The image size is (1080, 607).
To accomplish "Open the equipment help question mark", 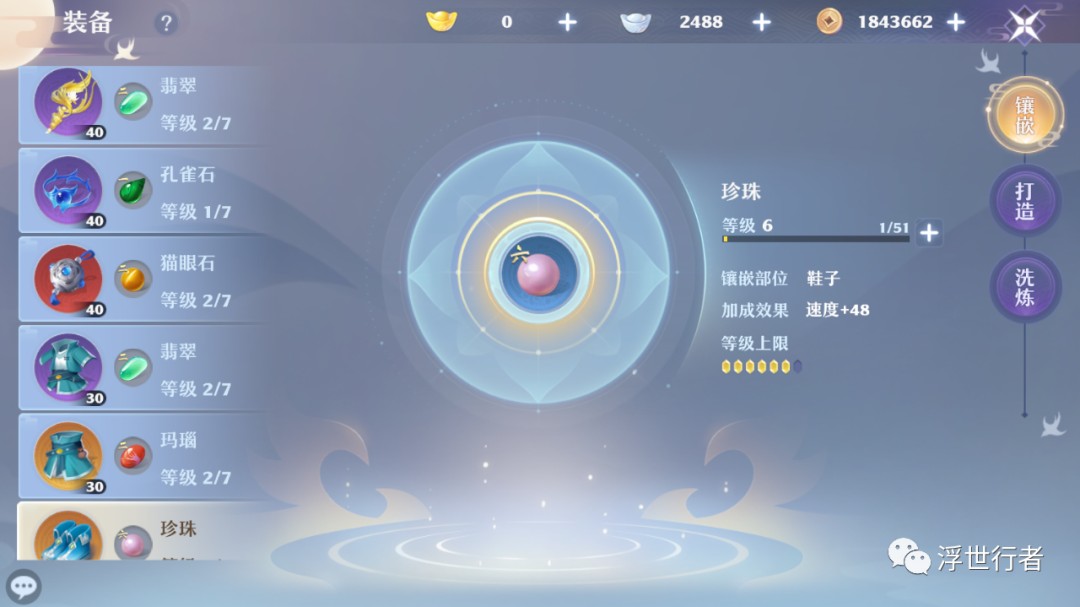I will pyautogui.click(x=166, y=23).
